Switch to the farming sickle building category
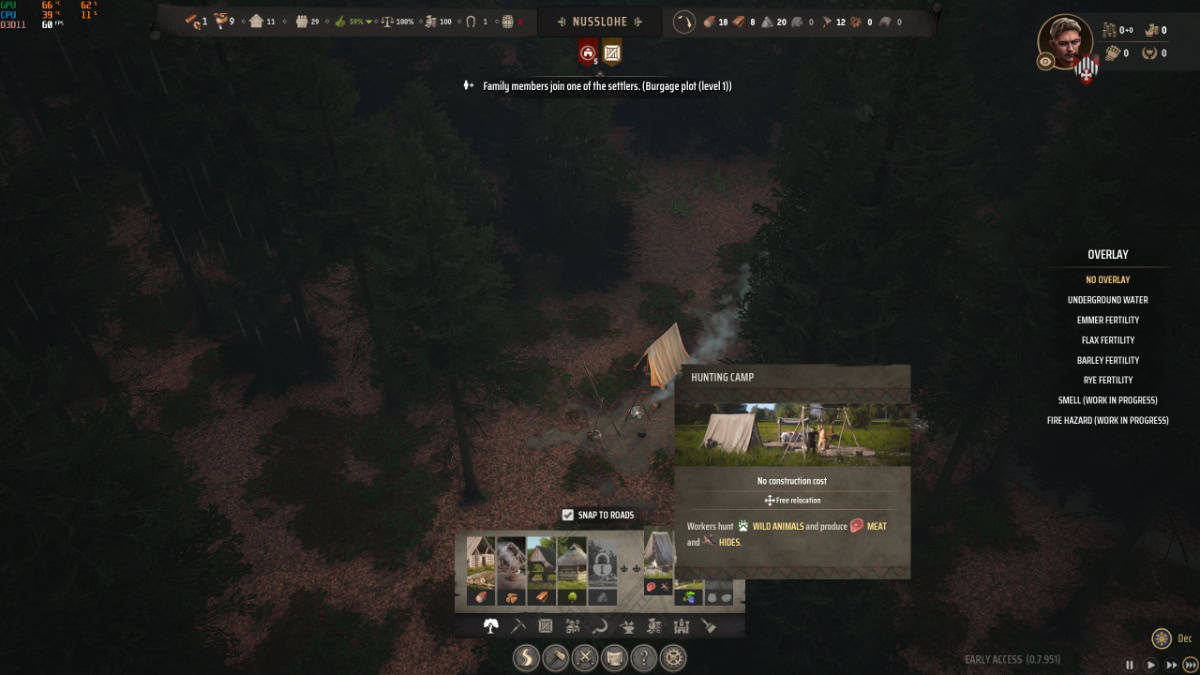1200x675 pixels. click(600, 626)
